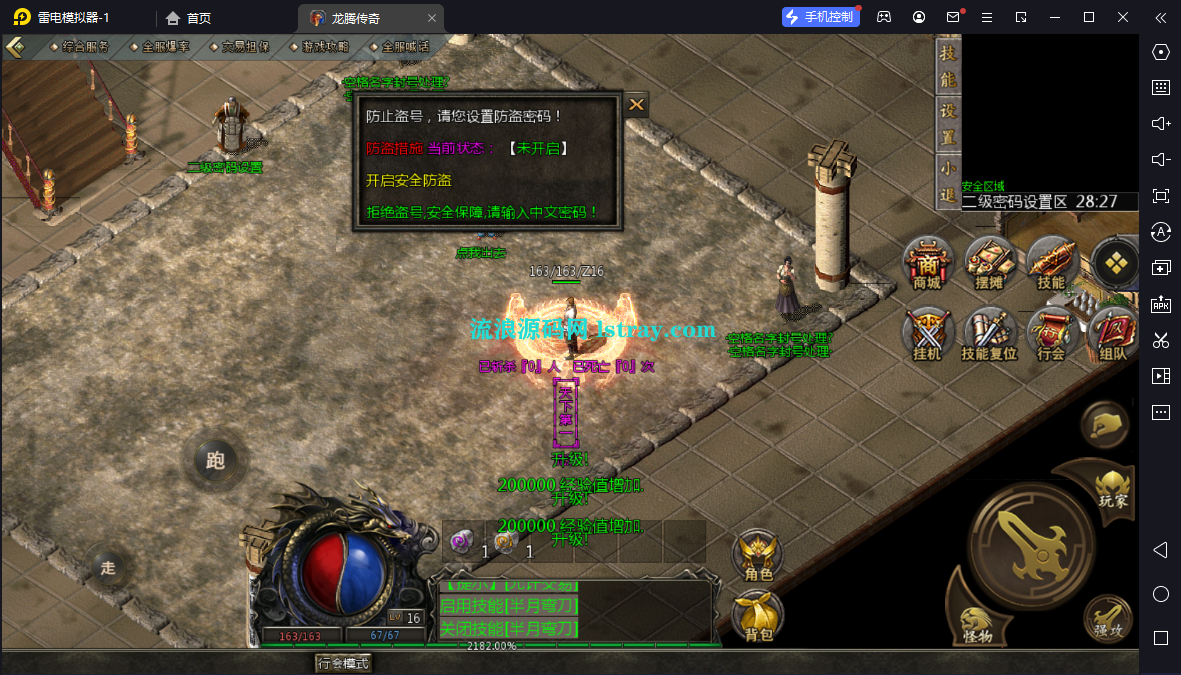Toggle the 行会模式 attack mode button
Image resolution: width=1181 pixels, height=675 pixels.
click(x=343, y=663)
